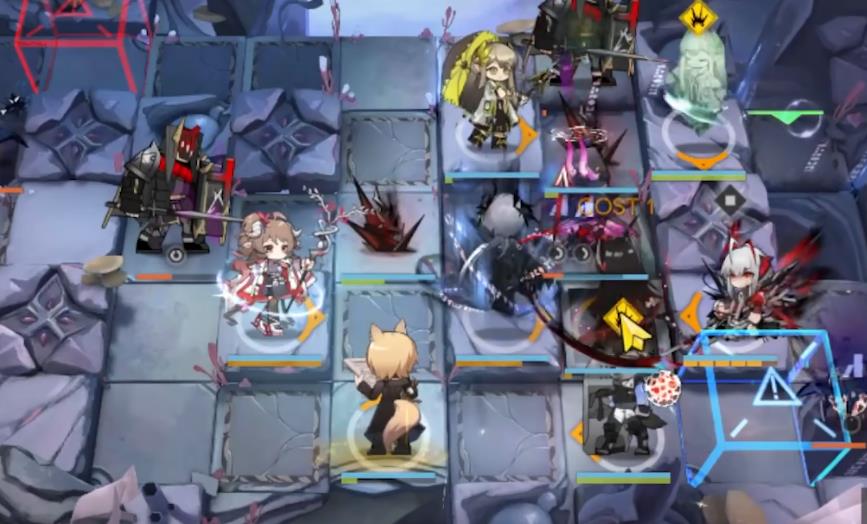Tap the skill-ready icon above the green statue

697,17
